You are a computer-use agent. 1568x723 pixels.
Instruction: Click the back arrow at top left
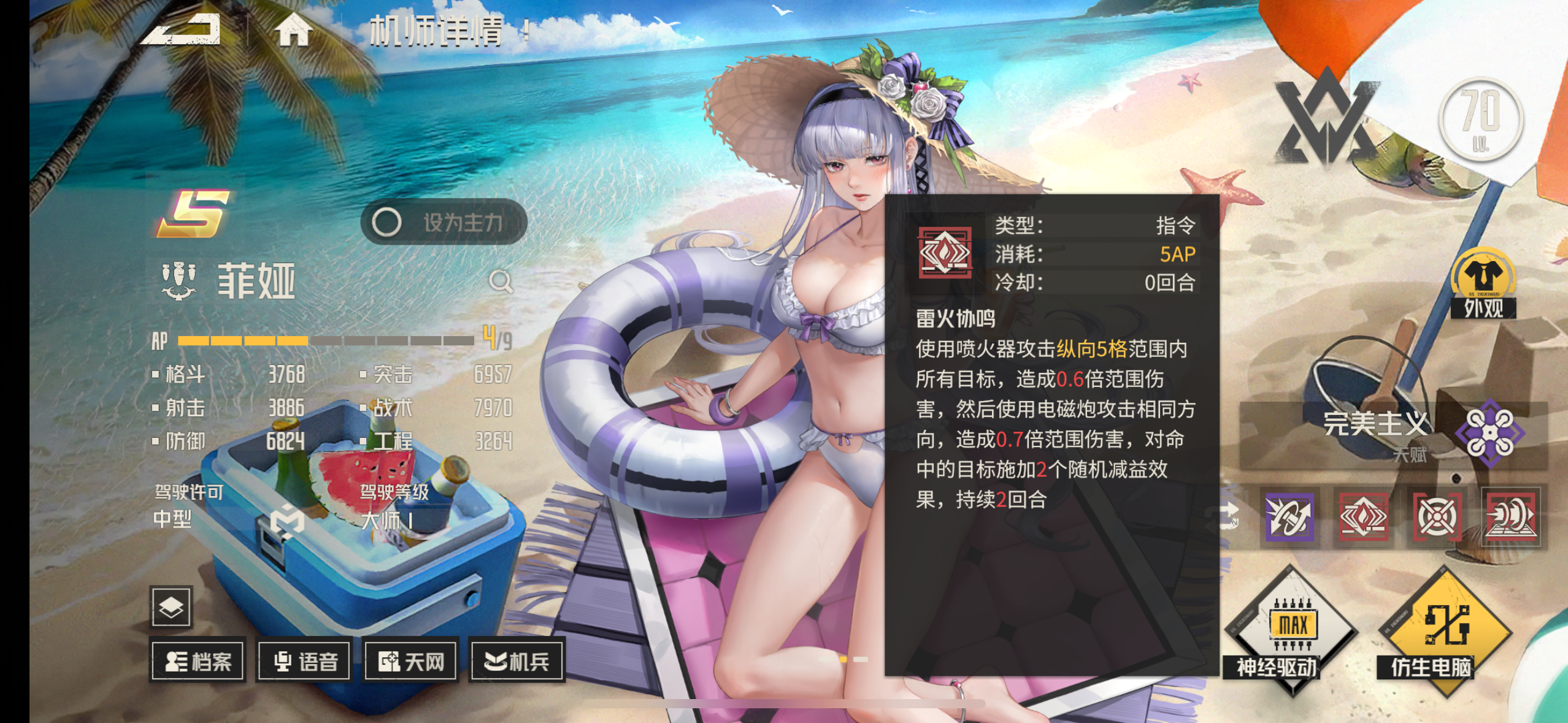(181, 31)
